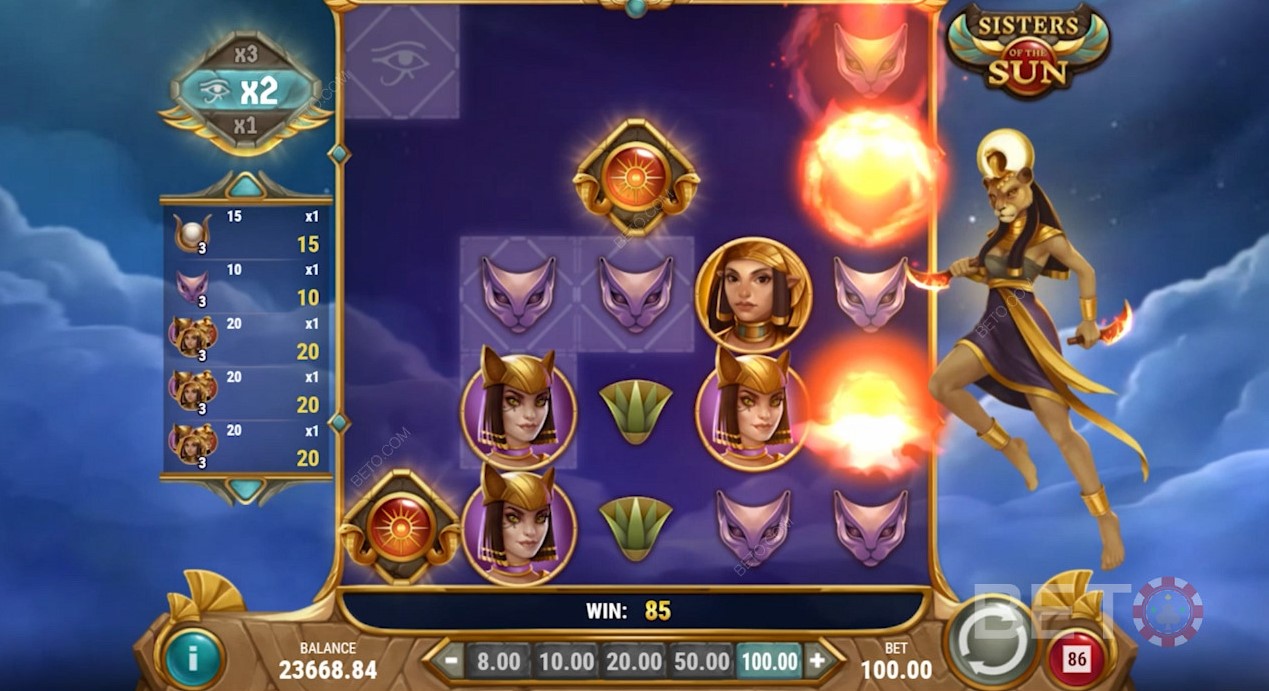Screen dimensions: 1269x691
Task: Set the bet to 20.00
Action: [x=634, y=661]
